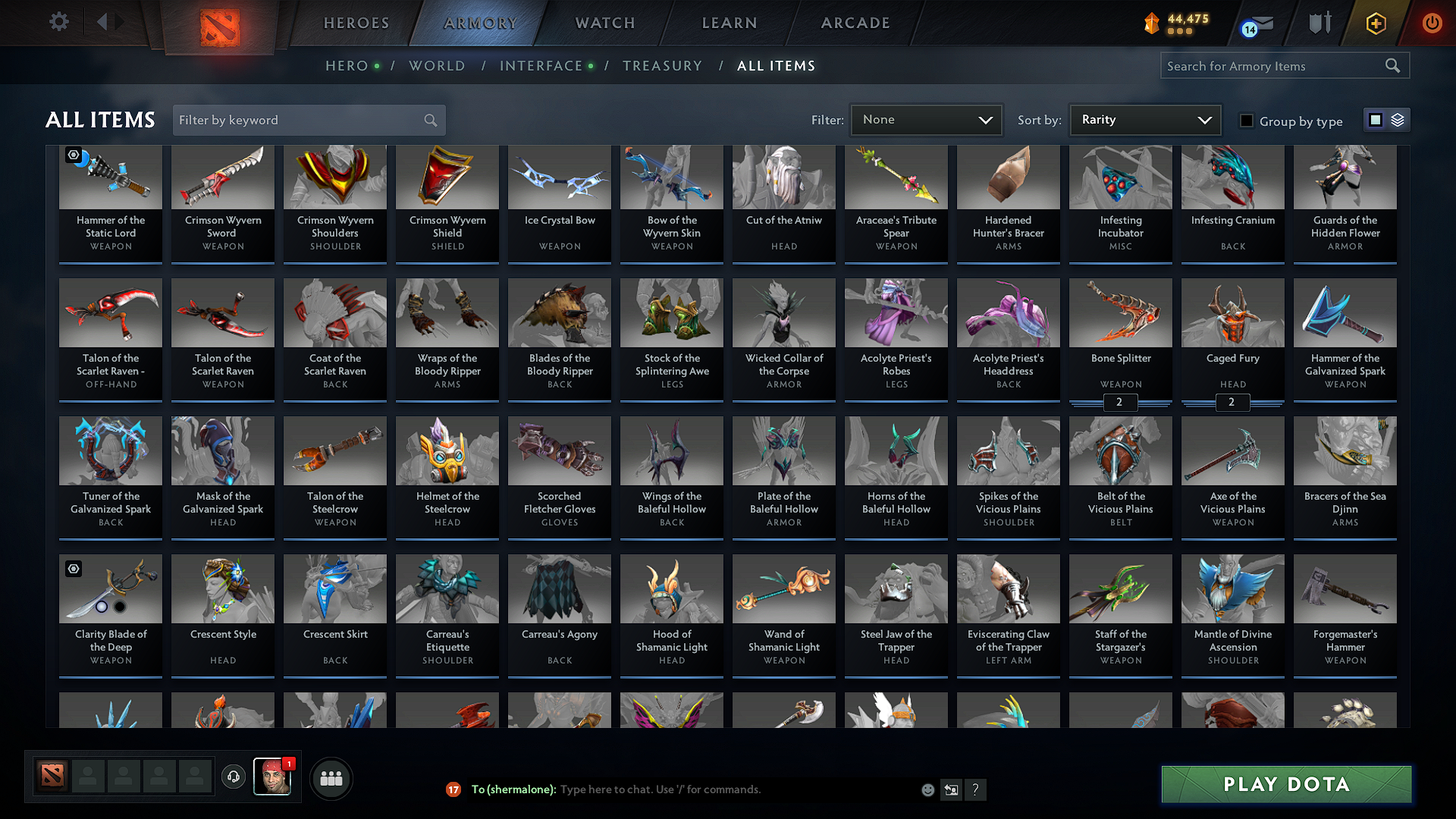Select the Ice Crystal Bow item thumbnail

559,177
